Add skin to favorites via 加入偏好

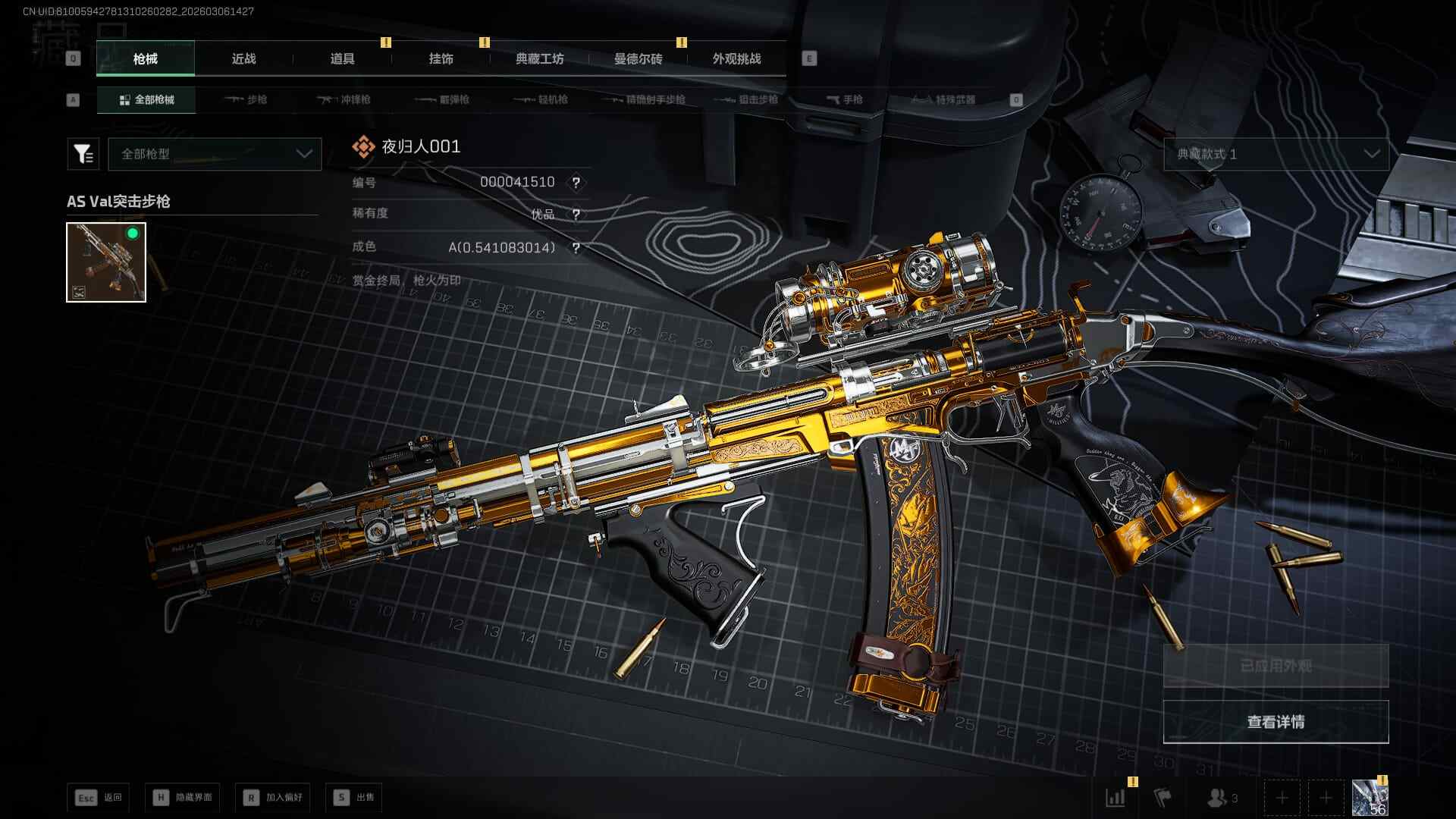point(273,798)
